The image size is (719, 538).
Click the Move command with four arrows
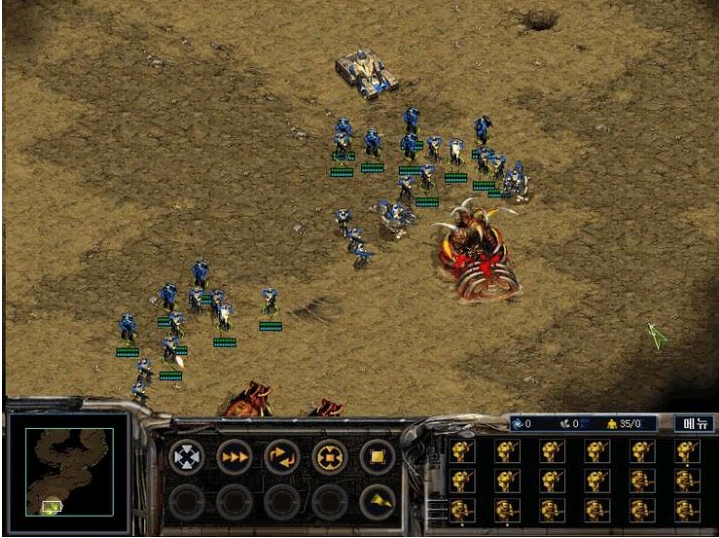click(x=186, y=457)
